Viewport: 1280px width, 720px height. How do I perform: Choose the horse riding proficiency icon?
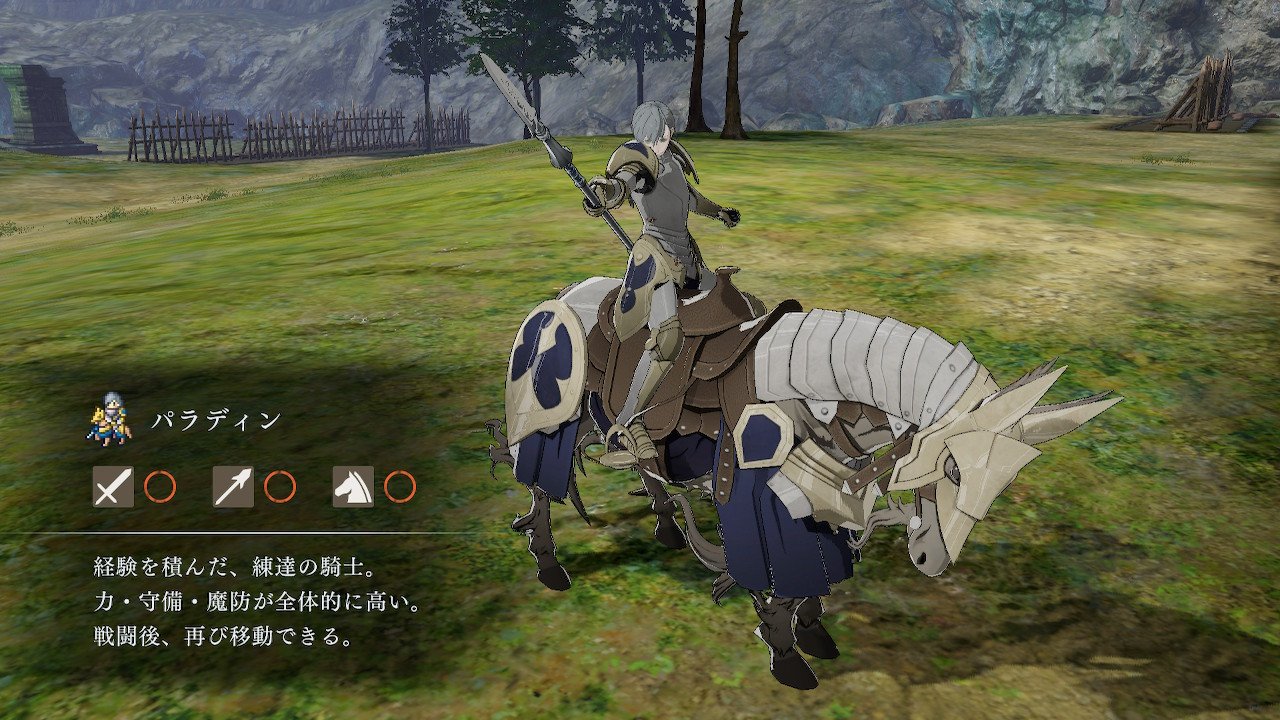[353, 487]
